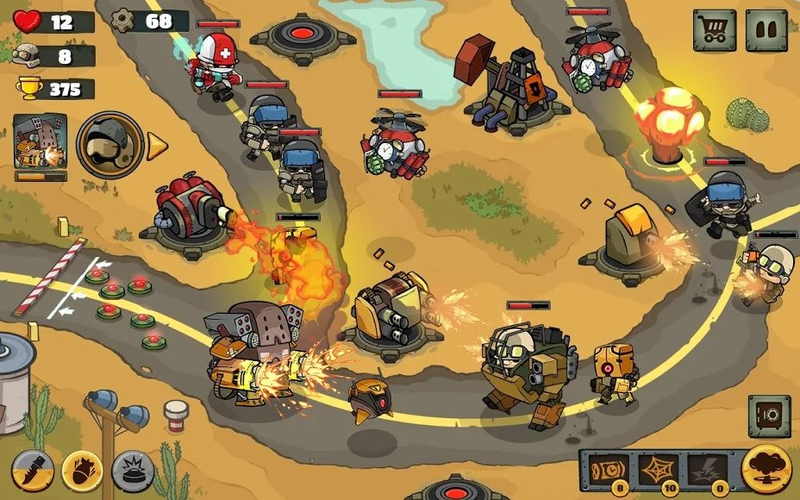800x500 pixels.
Task: Activate the combat knife ability
Action: pyautogui.click(x=32, y=471)
